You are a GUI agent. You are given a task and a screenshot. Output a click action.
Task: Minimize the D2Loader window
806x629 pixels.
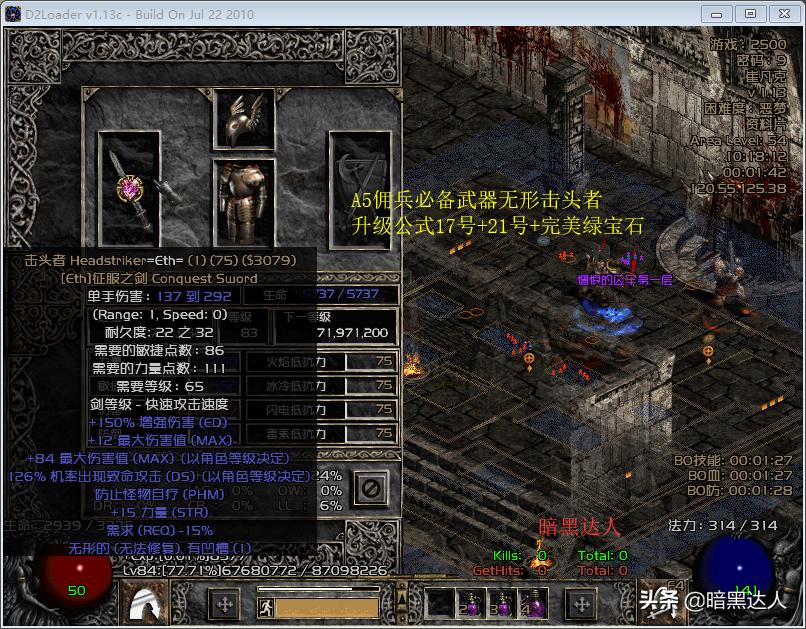[x=717, y=14]
